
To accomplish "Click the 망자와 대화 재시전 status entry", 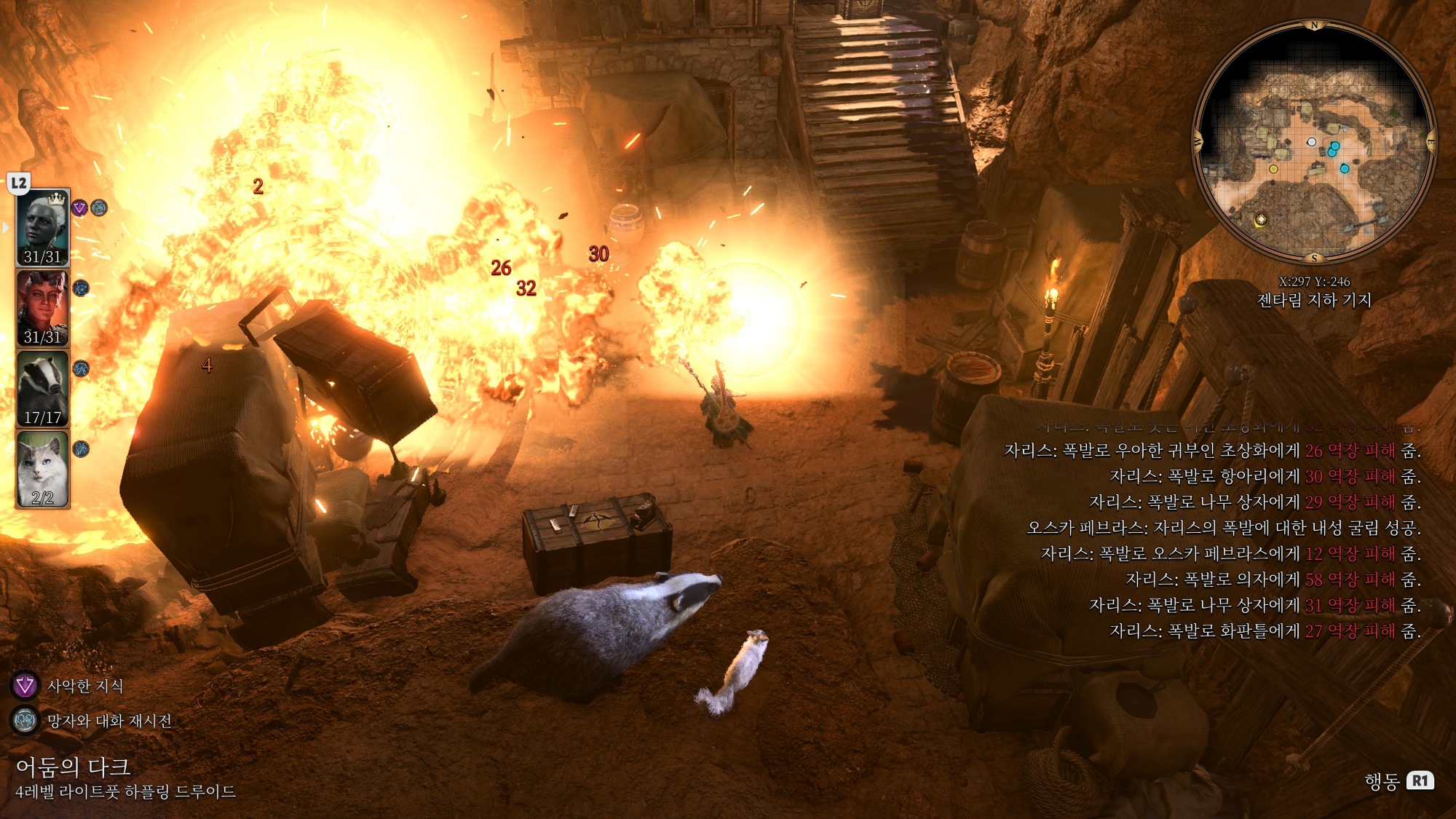I will (x=108, y=721).
